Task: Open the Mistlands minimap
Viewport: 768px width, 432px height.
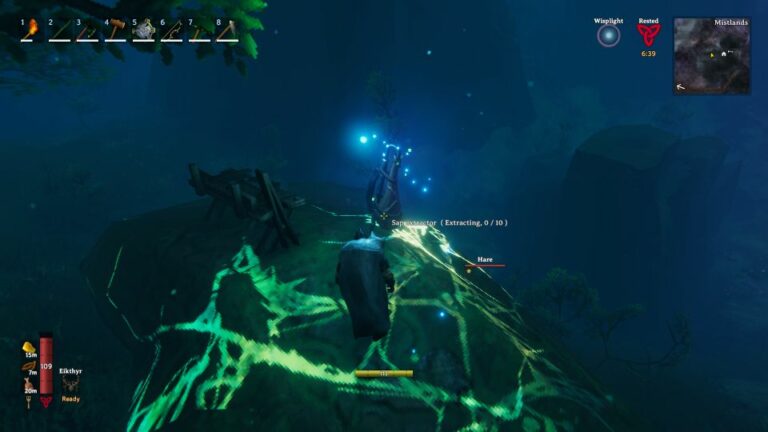Action: tap(712, 56)
